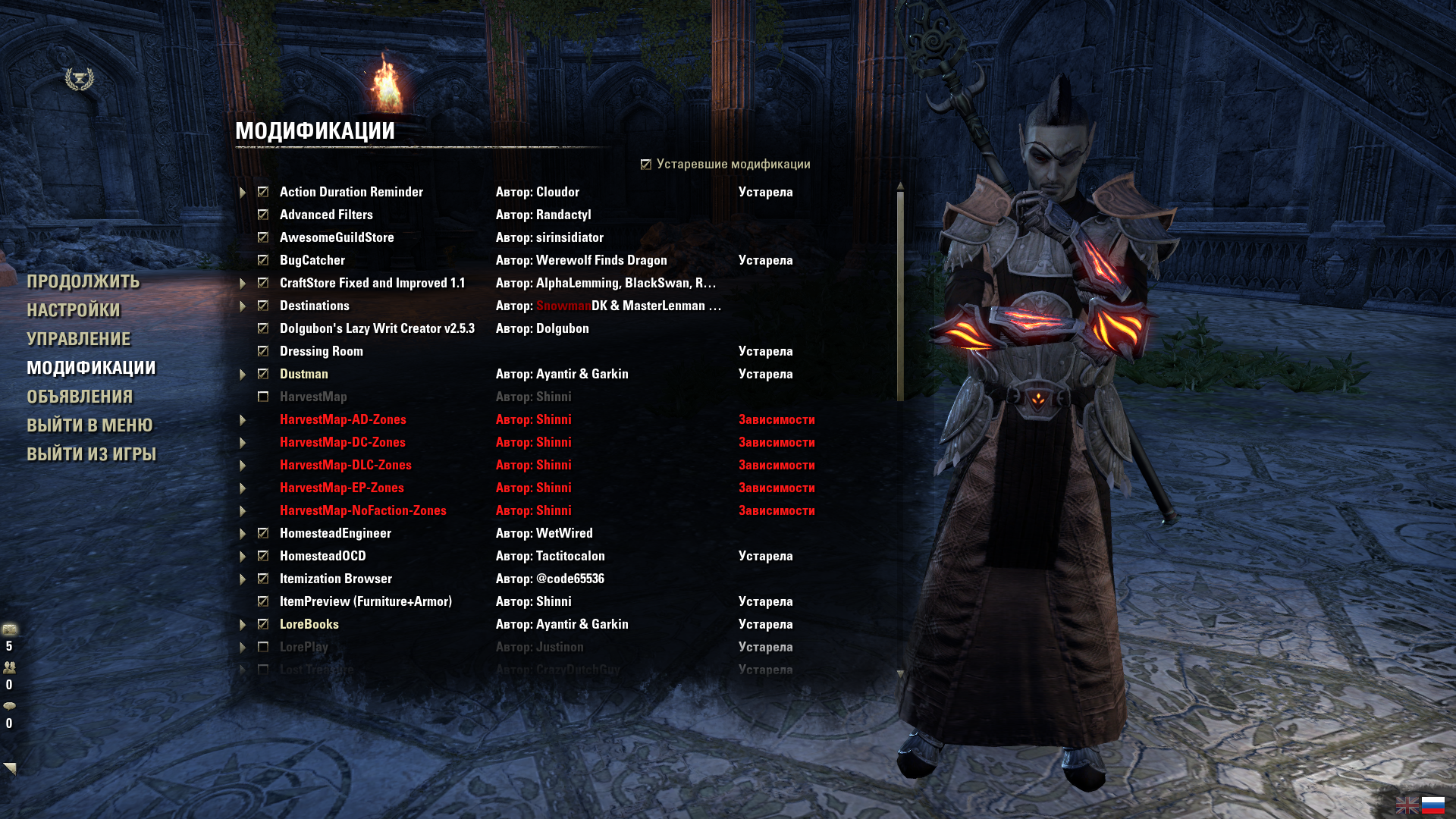Screen dimensions: 1456x819
Task: Enable the HarvestMap addon checkbox
Action: point(263,397)
